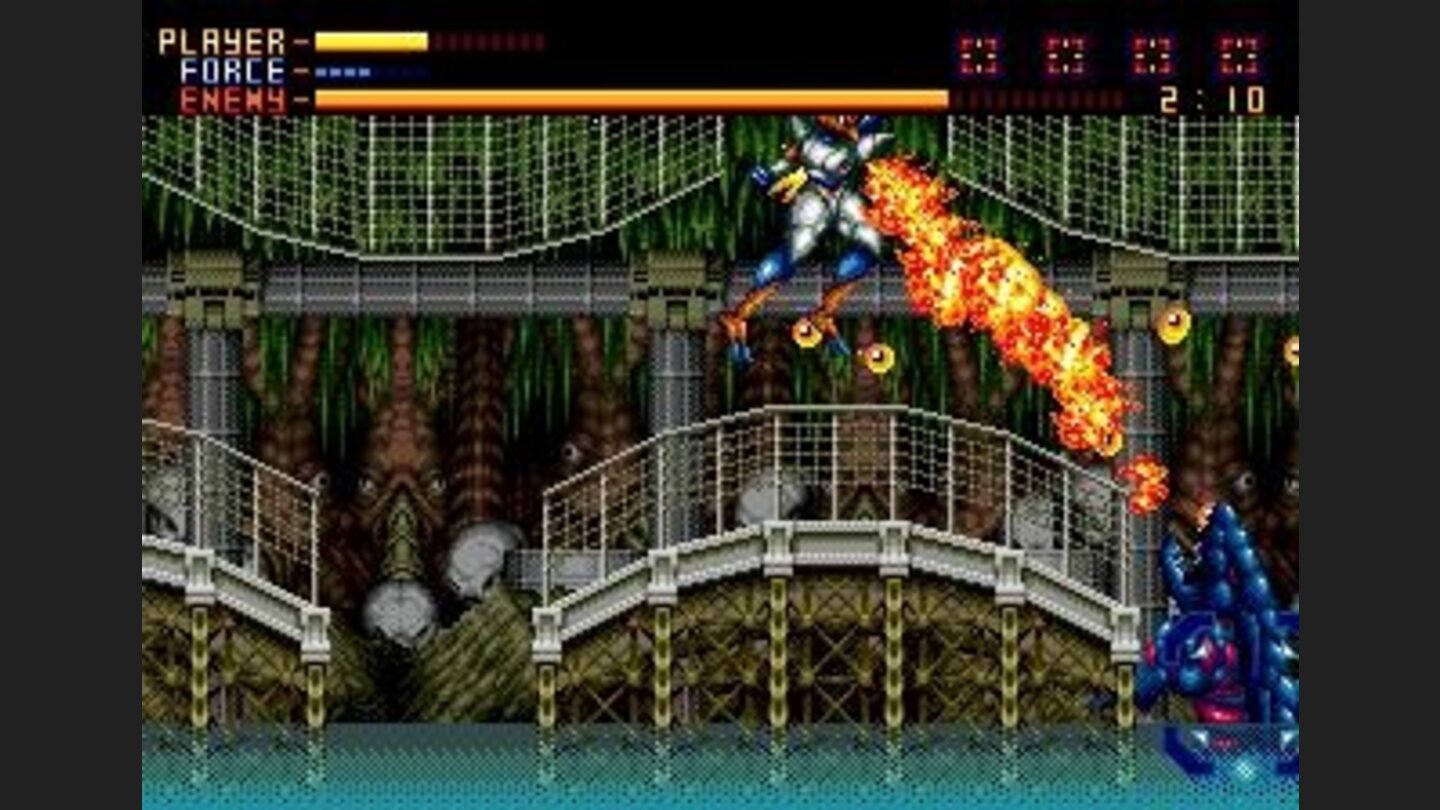Viewport: 1440px width, 810px height.
Task: Click the countdown timer showing 2:10
Action: pos(1212,100)
